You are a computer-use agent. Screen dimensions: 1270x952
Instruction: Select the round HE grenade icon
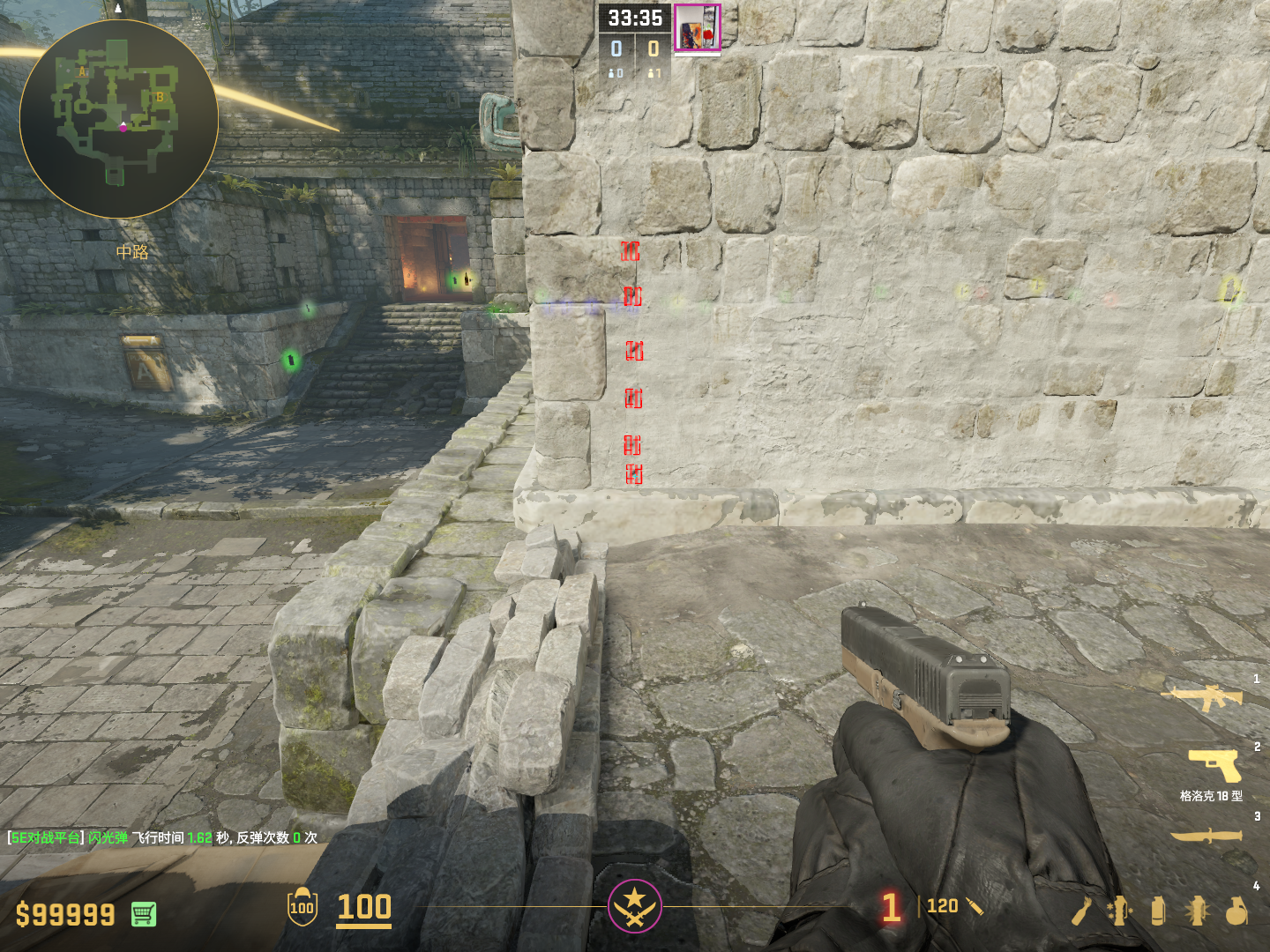1236,911
